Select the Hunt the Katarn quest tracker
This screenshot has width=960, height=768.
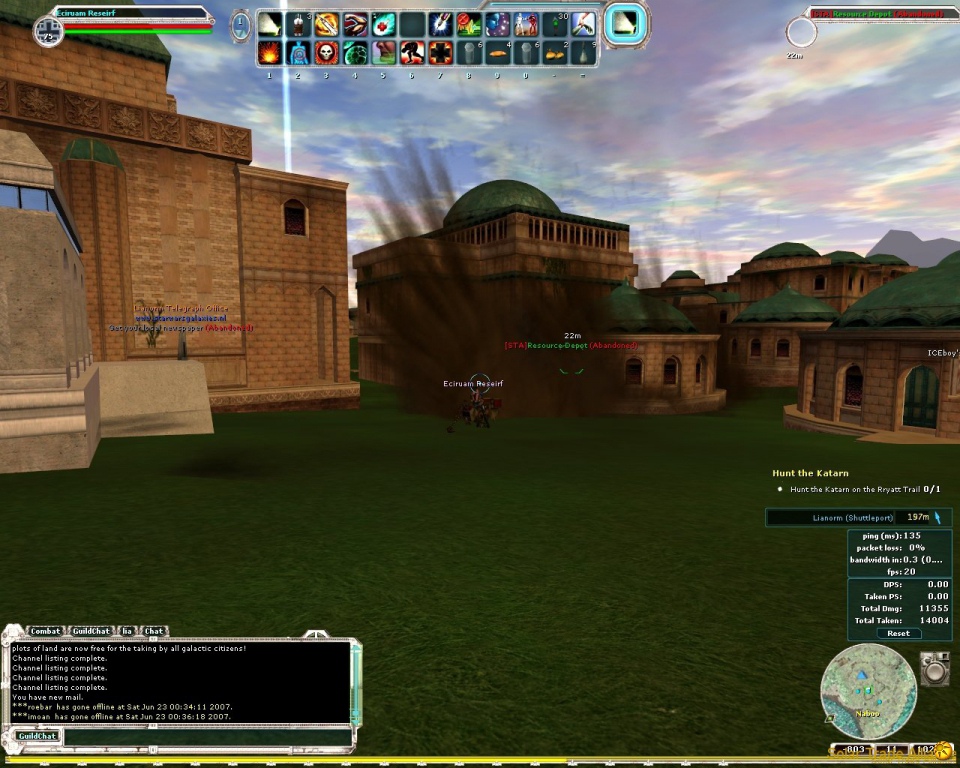(810, 473)
